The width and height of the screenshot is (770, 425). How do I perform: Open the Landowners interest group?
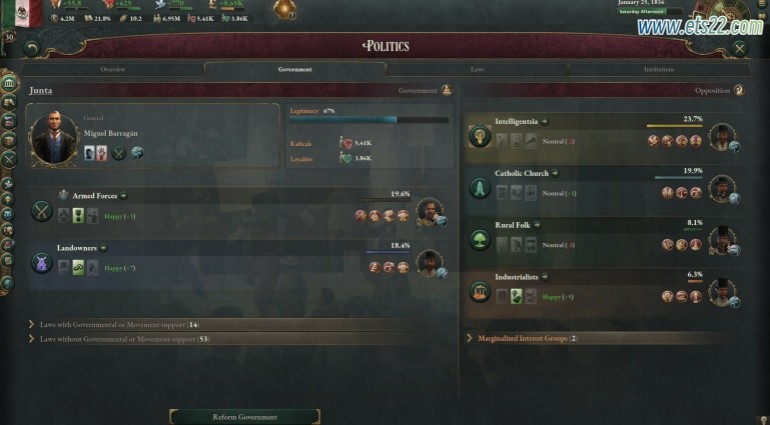pyautogui.click(x=88, y=247)
